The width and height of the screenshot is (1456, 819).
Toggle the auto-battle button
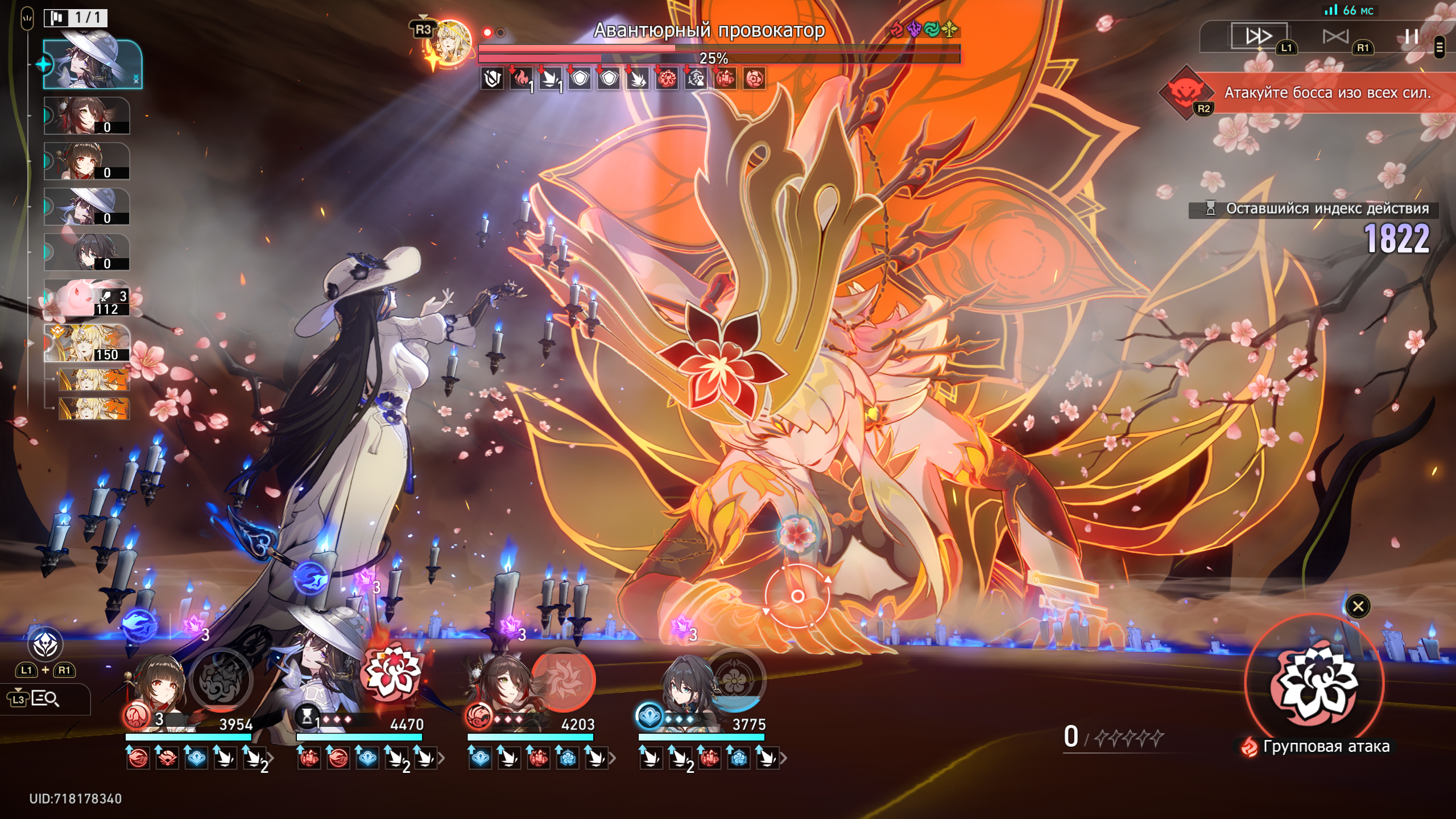coord(1335,37)
